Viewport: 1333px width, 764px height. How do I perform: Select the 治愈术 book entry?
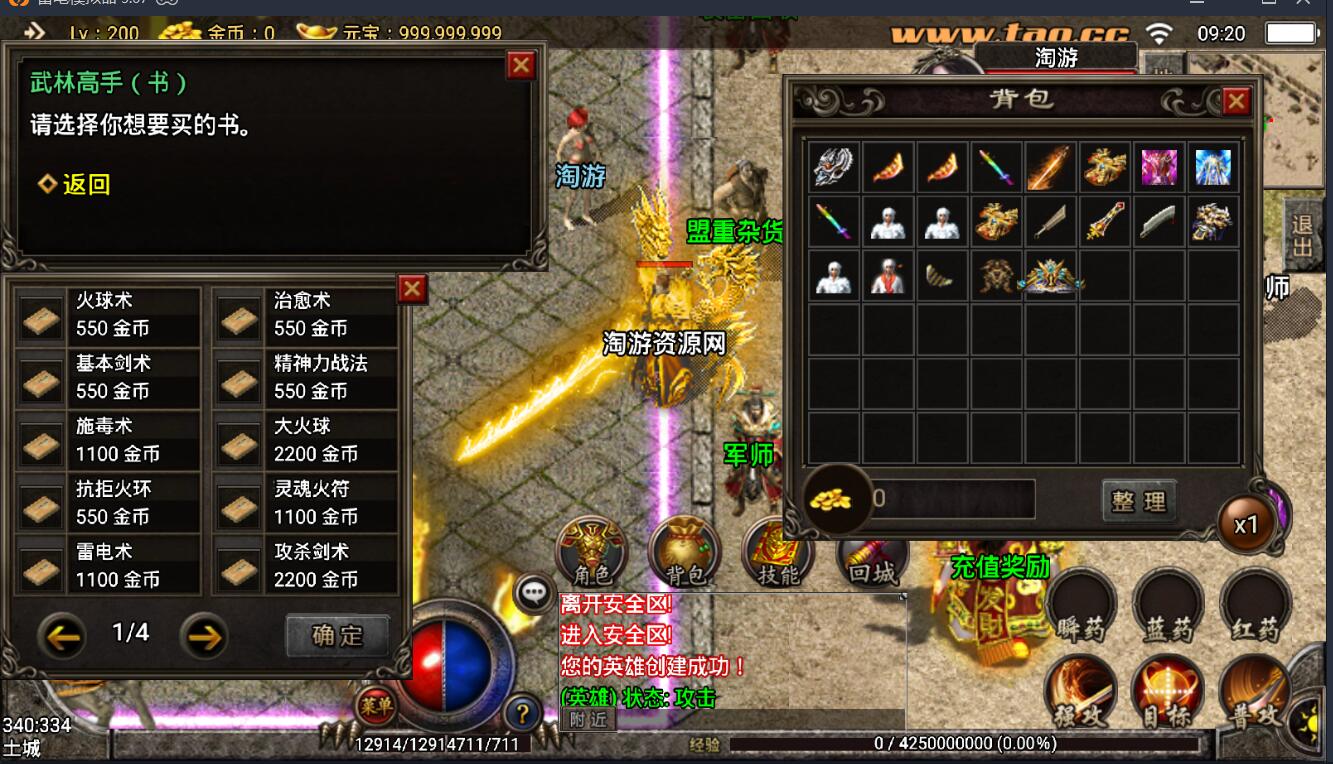(306, 315)
